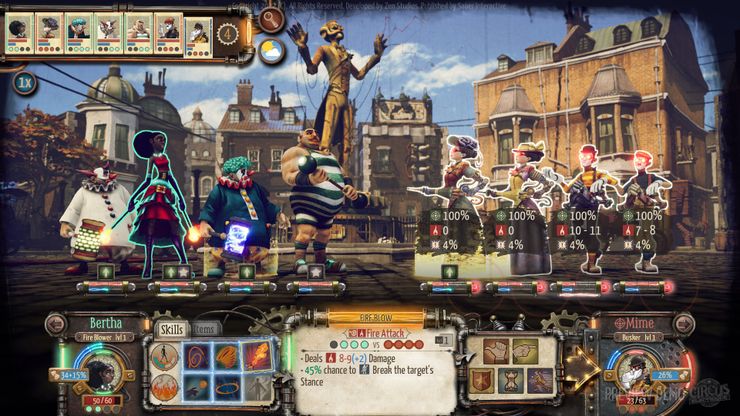Open the Items tab
Image resolution: width=740 pixels, height=416 pixels.
pos(204,329)
